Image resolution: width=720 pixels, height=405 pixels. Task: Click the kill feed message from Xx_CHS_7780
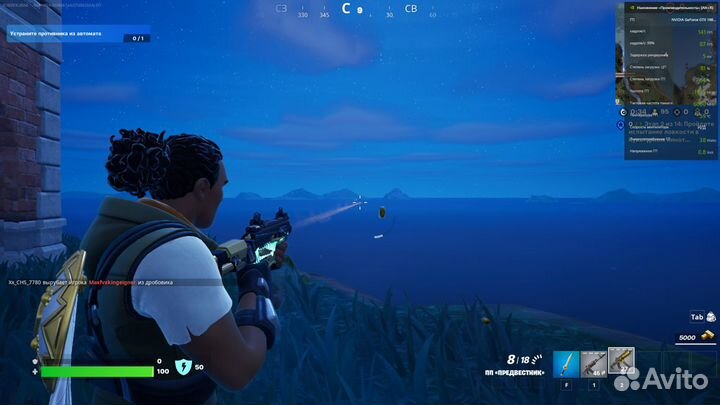click(100, 283)
